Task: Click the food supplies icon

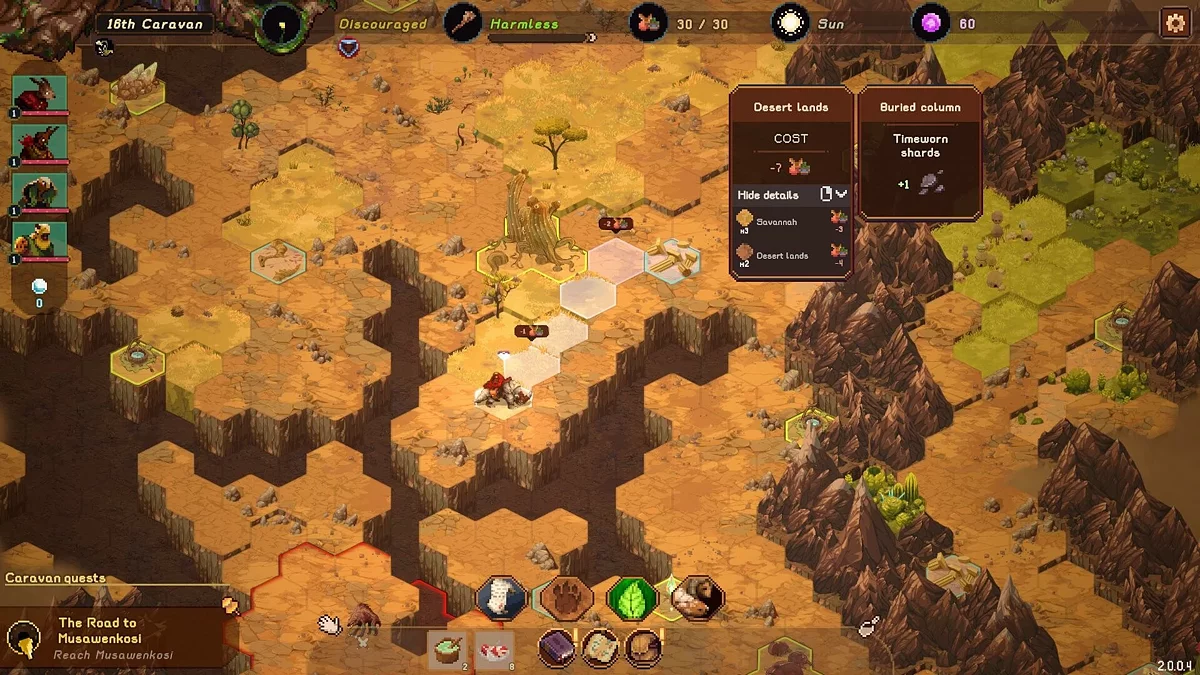Action: (648, 23)
